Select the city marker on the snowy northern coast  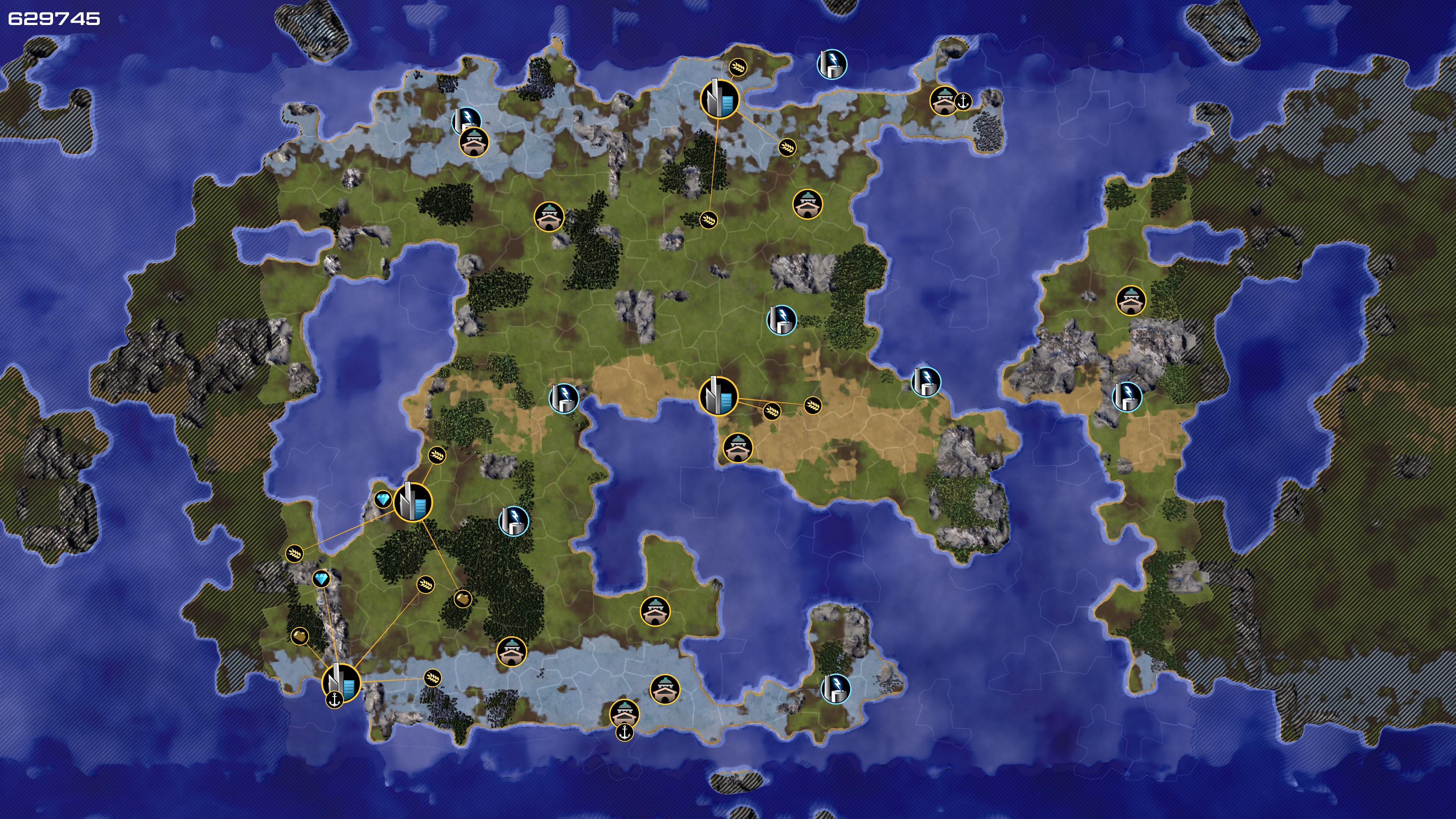click(720, 98)
